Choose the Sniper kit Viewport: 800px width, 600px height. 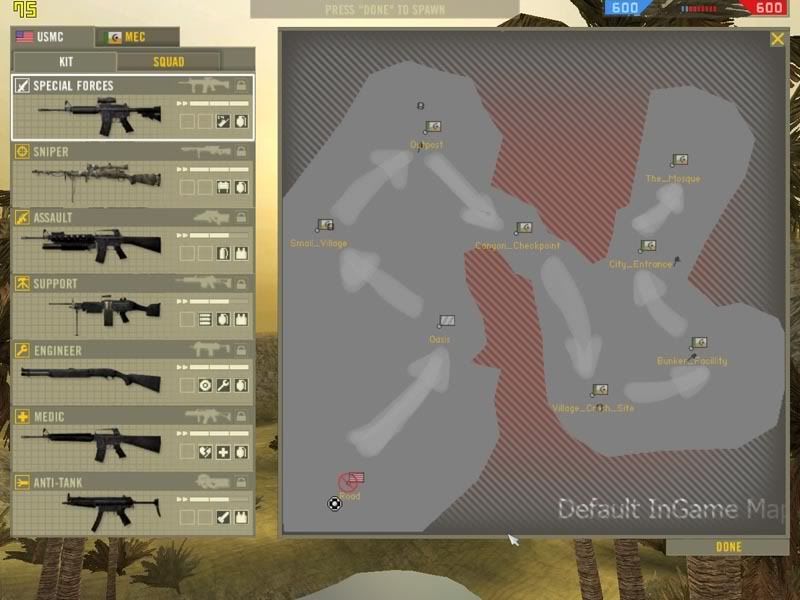coord(132,174)
